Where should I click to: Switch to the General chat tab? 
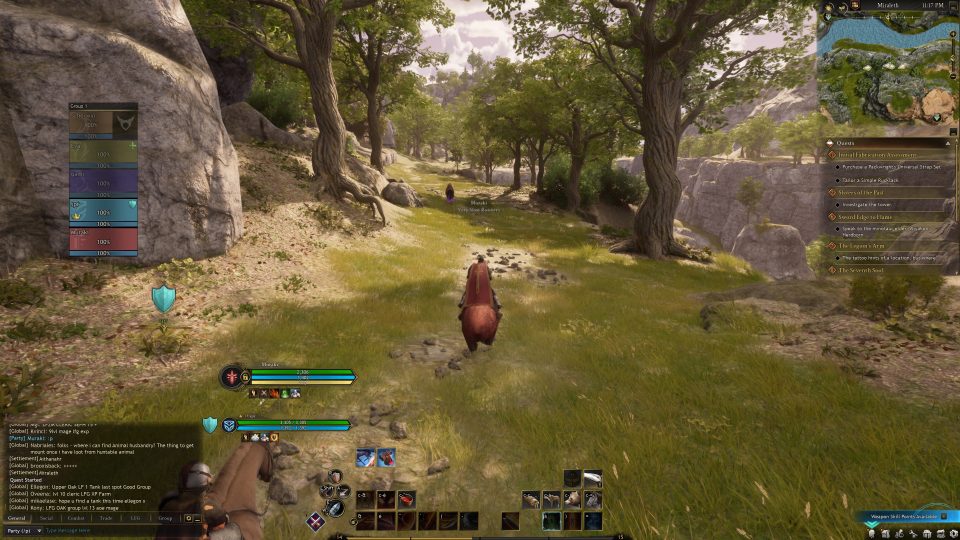pos(17,518)
